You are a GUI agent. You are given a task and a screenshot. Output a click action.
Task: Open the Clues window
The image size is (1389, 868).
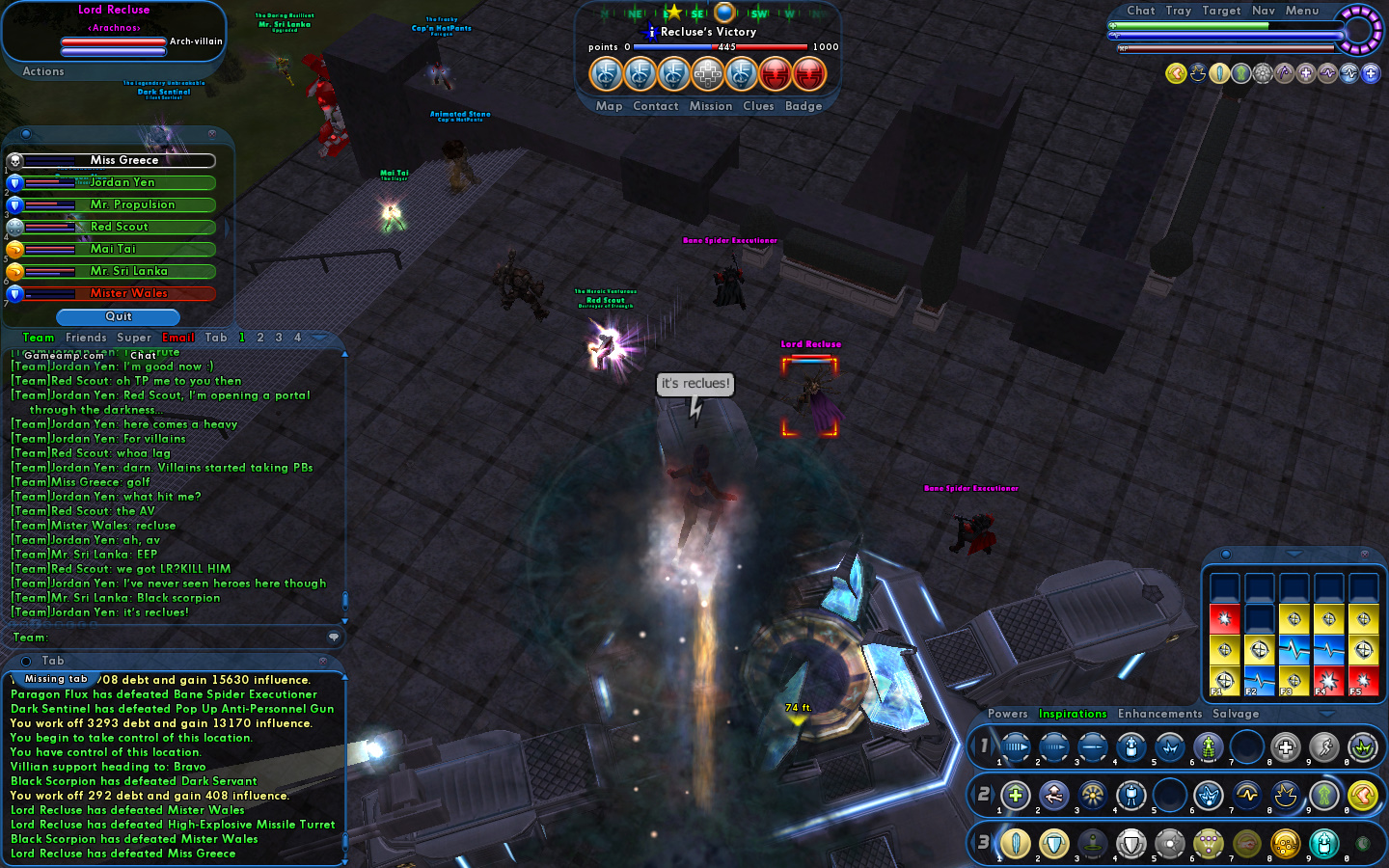tap(758, 106)
